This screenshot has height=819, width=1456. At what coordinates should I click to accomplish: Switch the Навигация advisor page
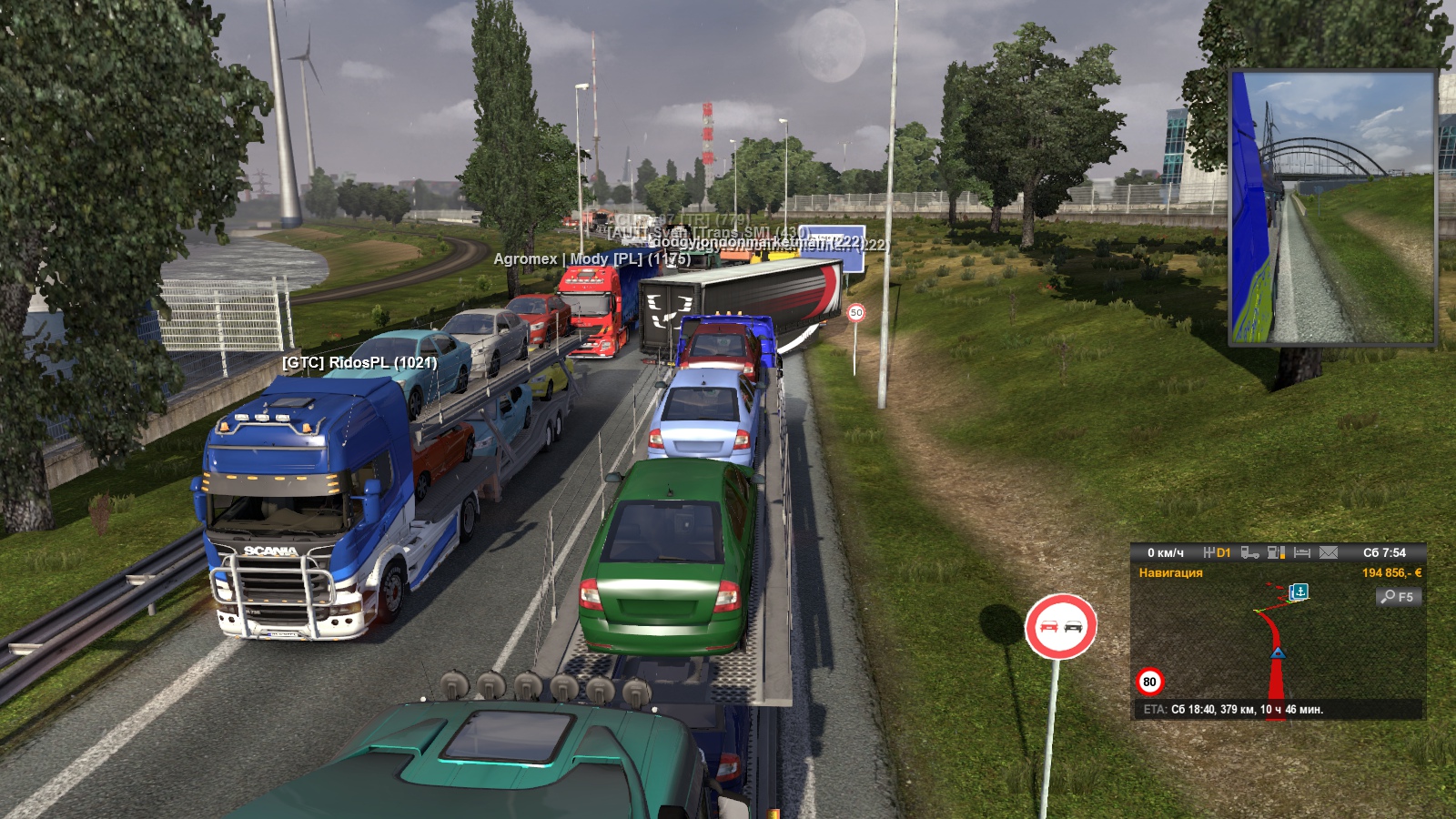coord(1170,573)
